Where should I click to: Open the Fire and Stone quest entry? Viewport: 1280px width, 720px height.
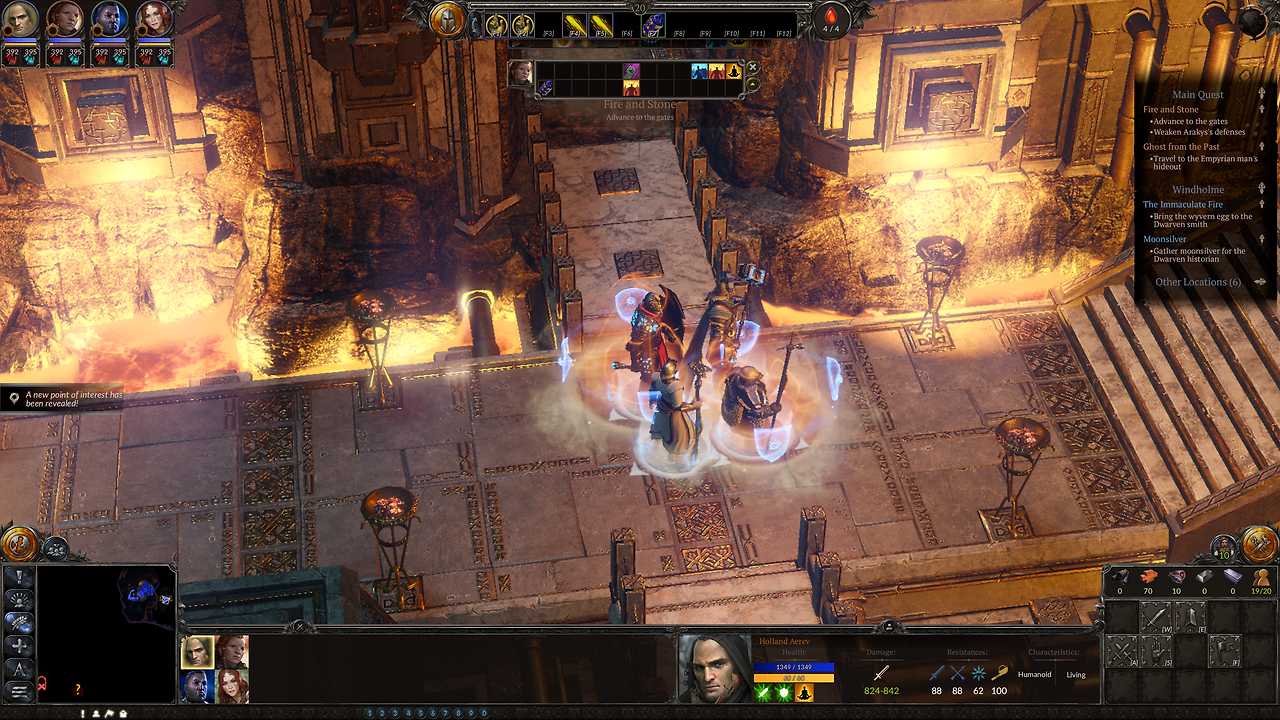[1171, 109]
